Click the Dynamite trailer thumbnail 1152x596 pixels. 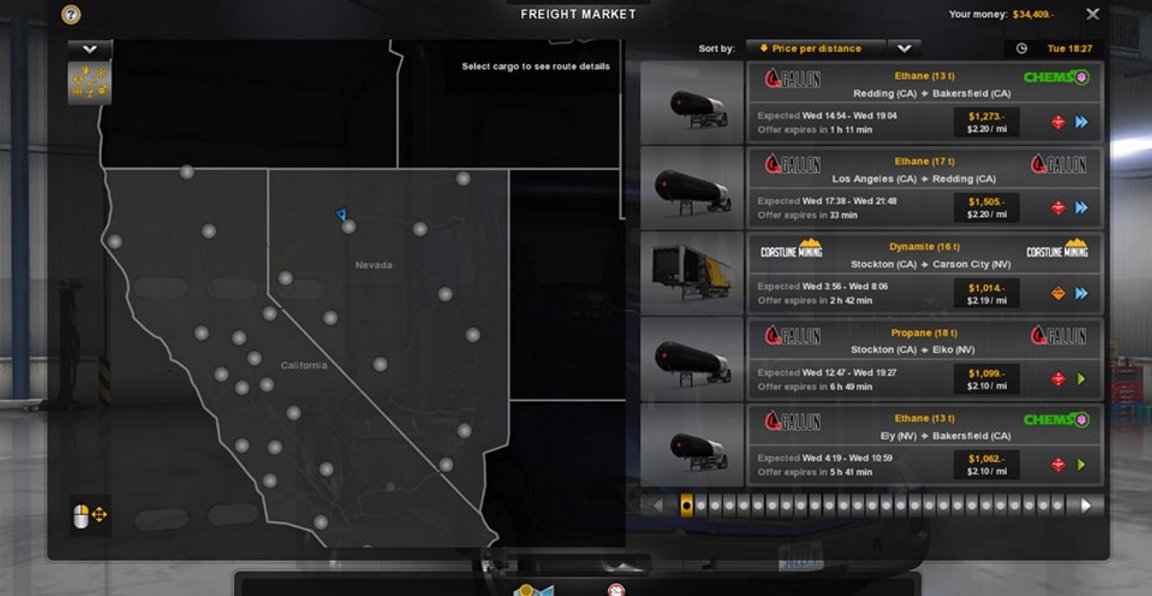click(692, 274)
